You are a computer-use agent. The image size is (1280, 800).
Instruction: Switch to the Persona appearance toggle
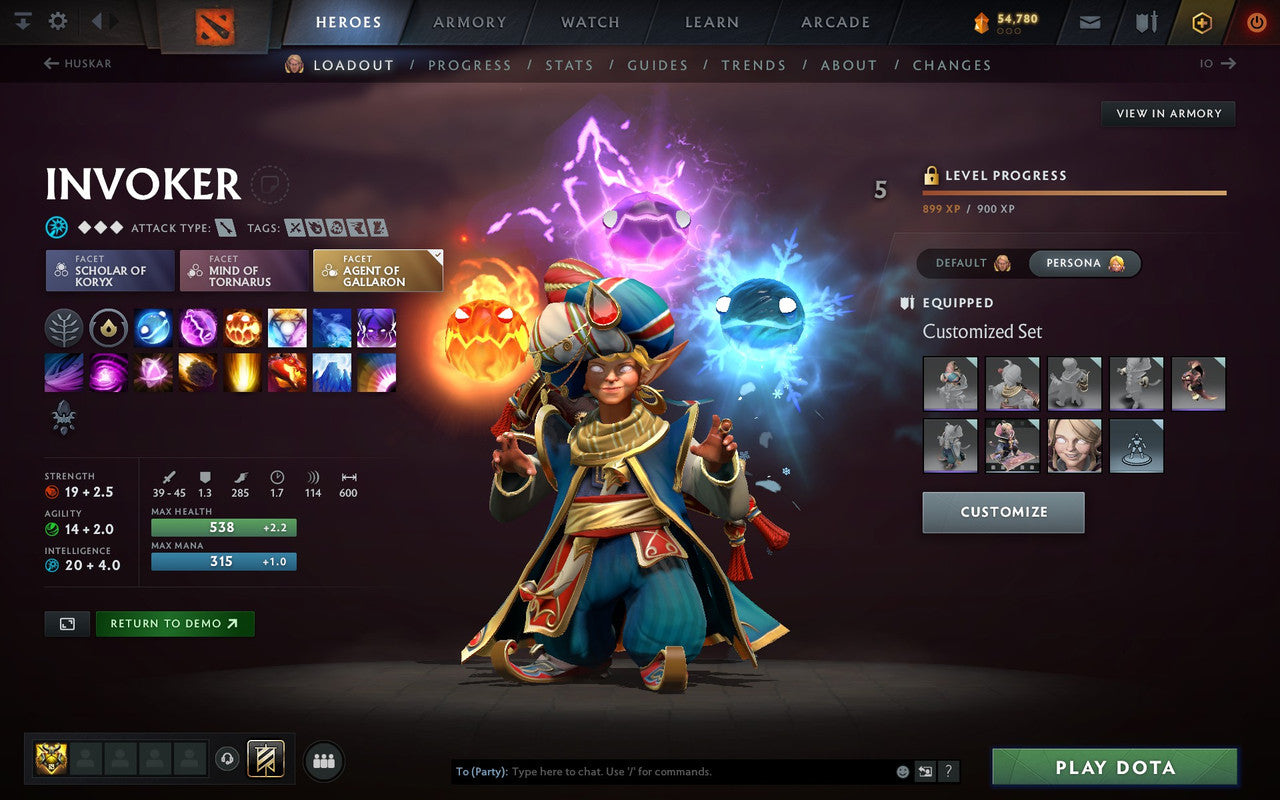(1083, 263)
